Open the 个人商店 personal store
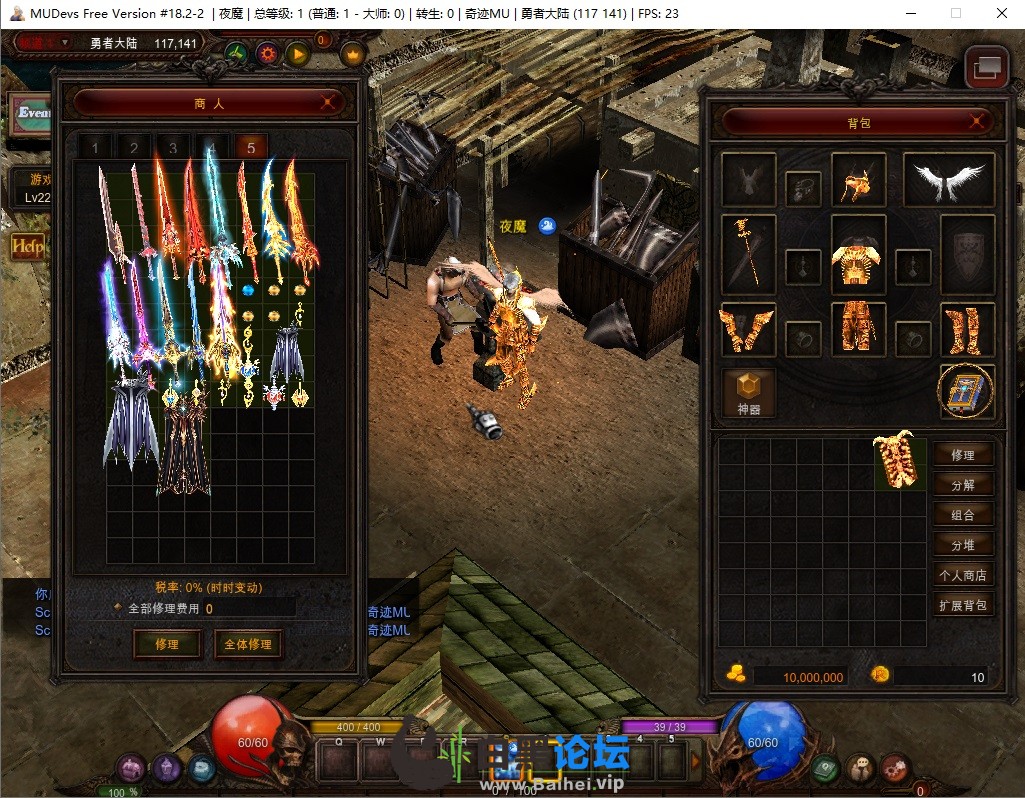This screenshot has height=798, width=1025. (x=963, y=575)
